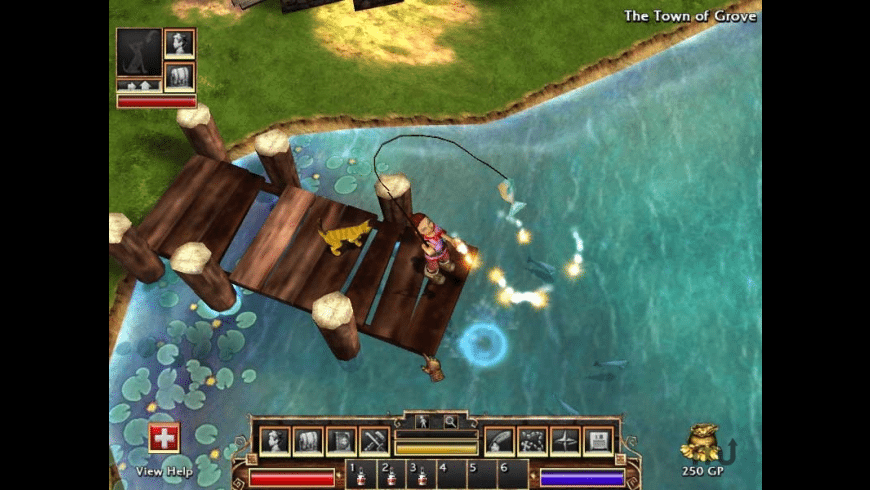Click the gold pot showing 250 GP

(700, 442)
